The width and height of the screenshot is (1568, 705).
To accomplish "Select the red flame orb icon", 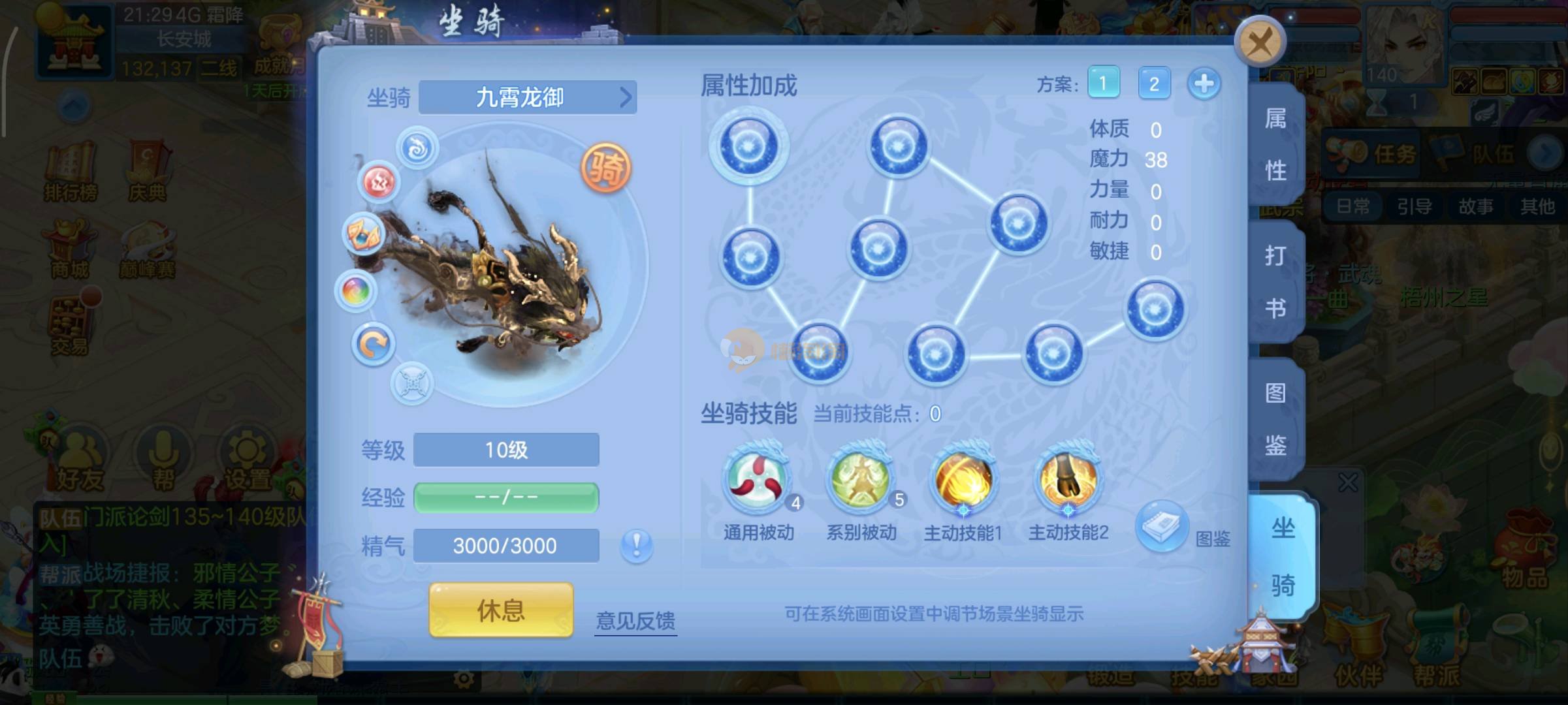I will click(x=378, y=181).
